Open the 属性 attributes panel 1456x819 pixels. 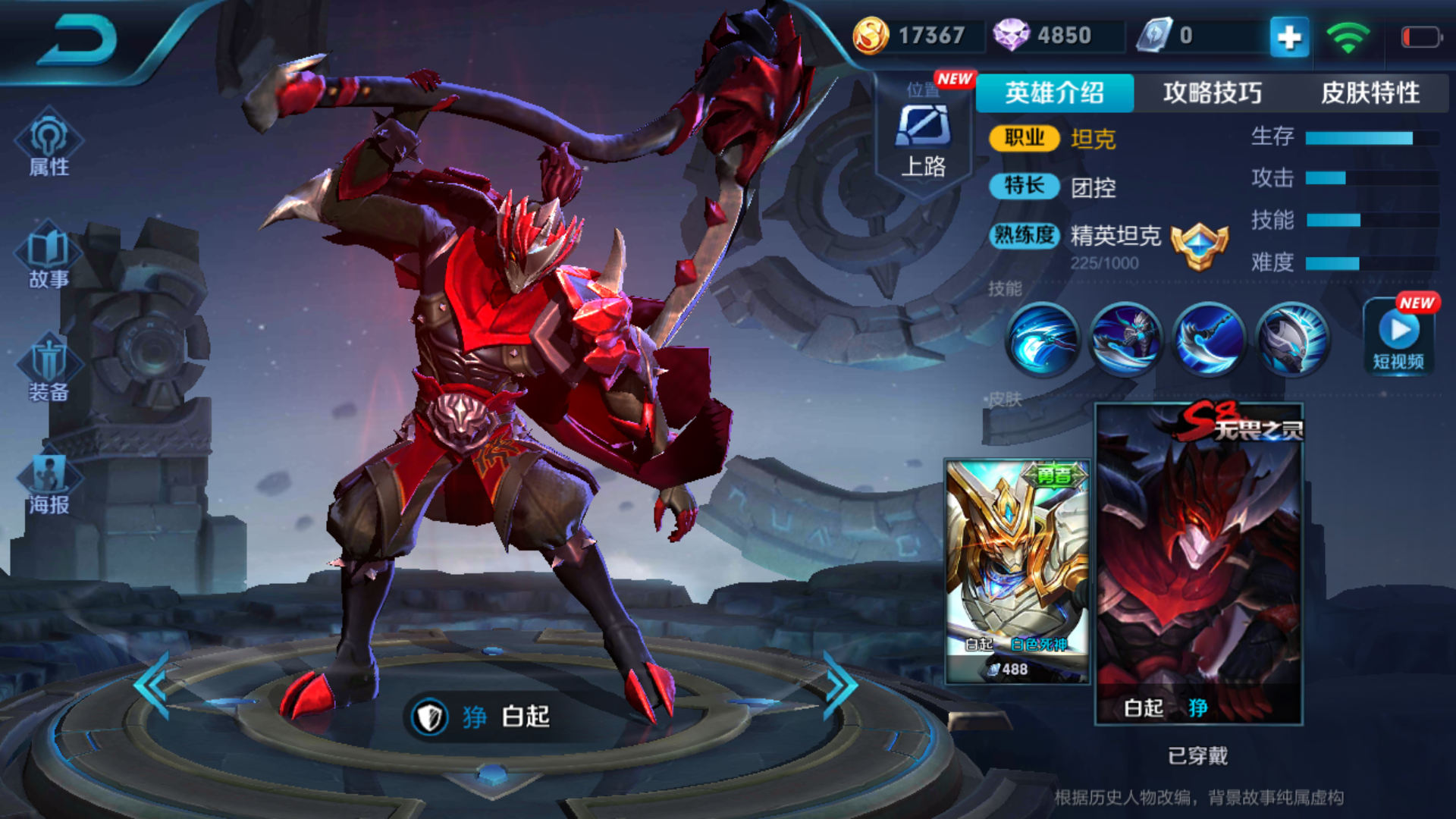click(x=49, y=144)
